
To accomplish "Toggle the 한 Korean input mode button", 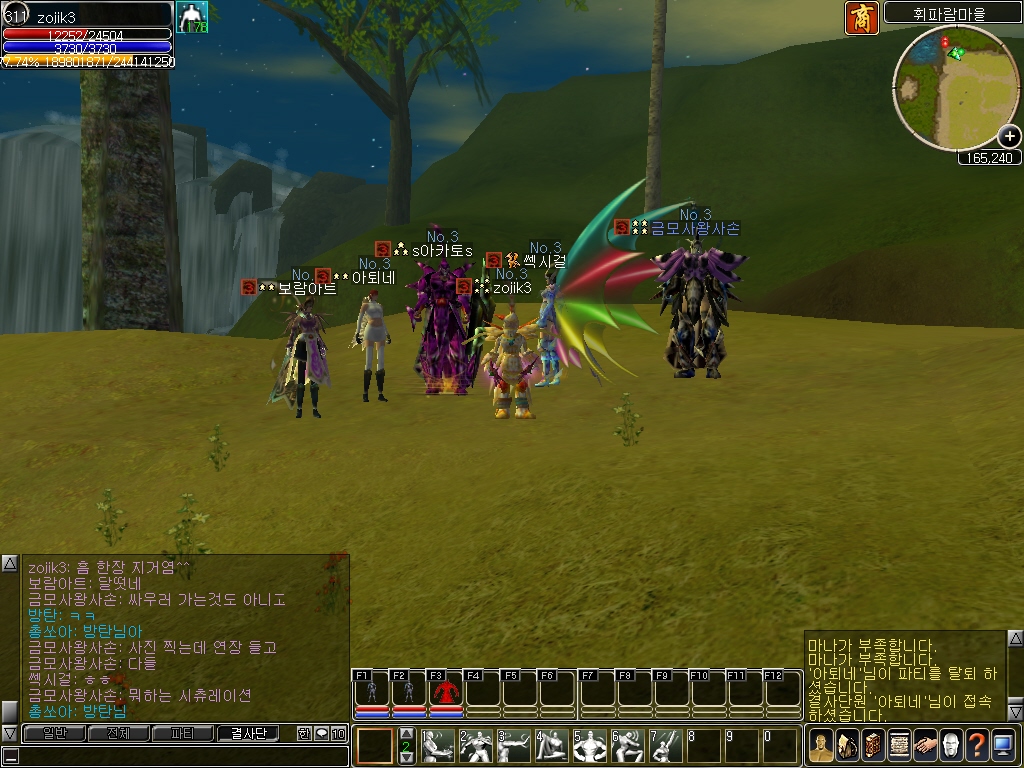I will 304,733.
